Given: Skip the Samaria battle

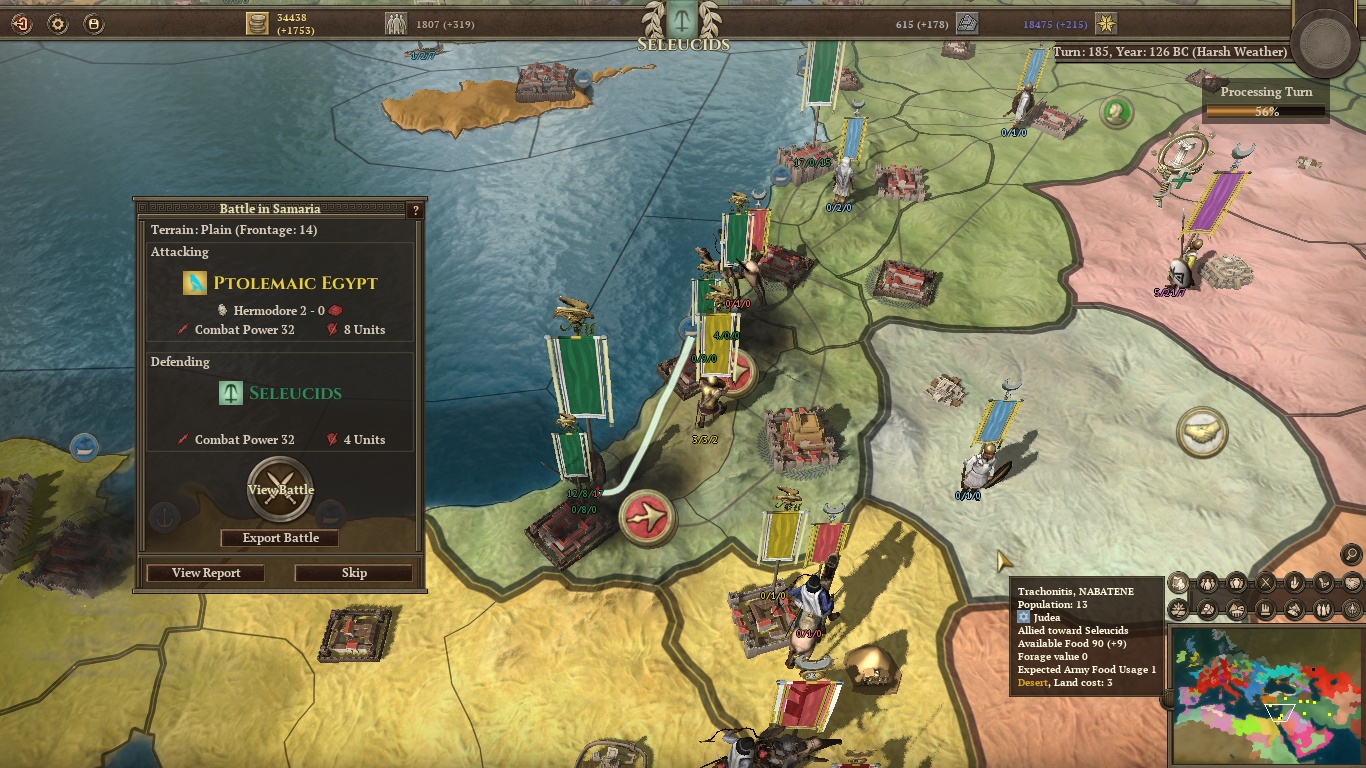Looking at the screenshot, I should (x=354, y=573).
